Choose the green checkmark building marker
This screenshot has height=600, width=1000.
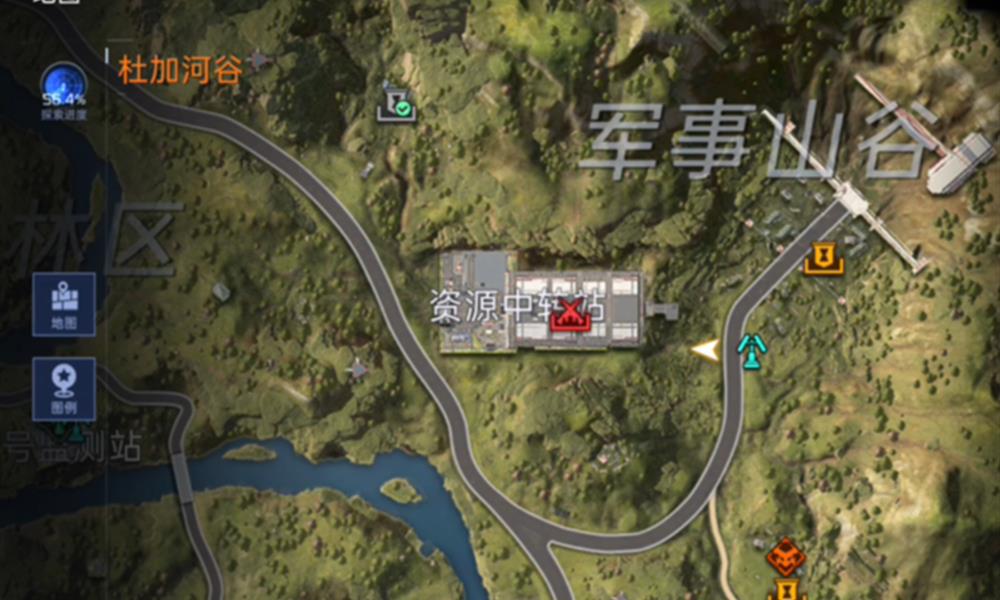click(x=395, y=105)
